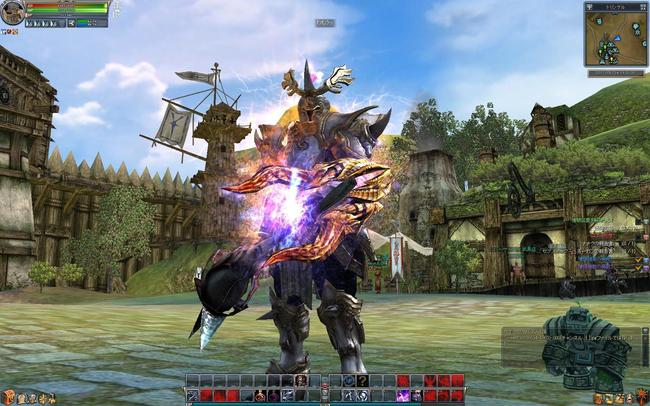
Task: Activate the blue swirl skill slot
Action: tap(348, 381)
